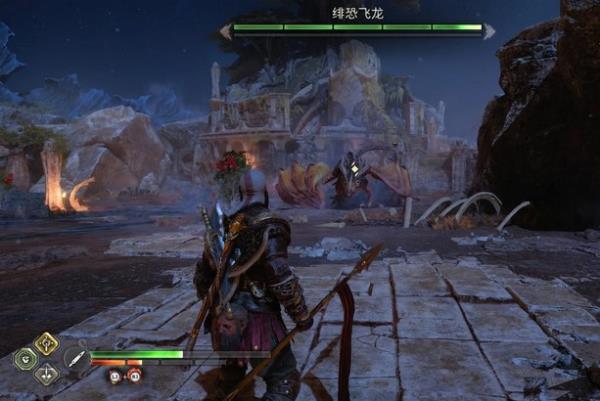Screen dimensions: 600x401
Task: Select the yellow diamond ability icon
Action: pos(46,343)
